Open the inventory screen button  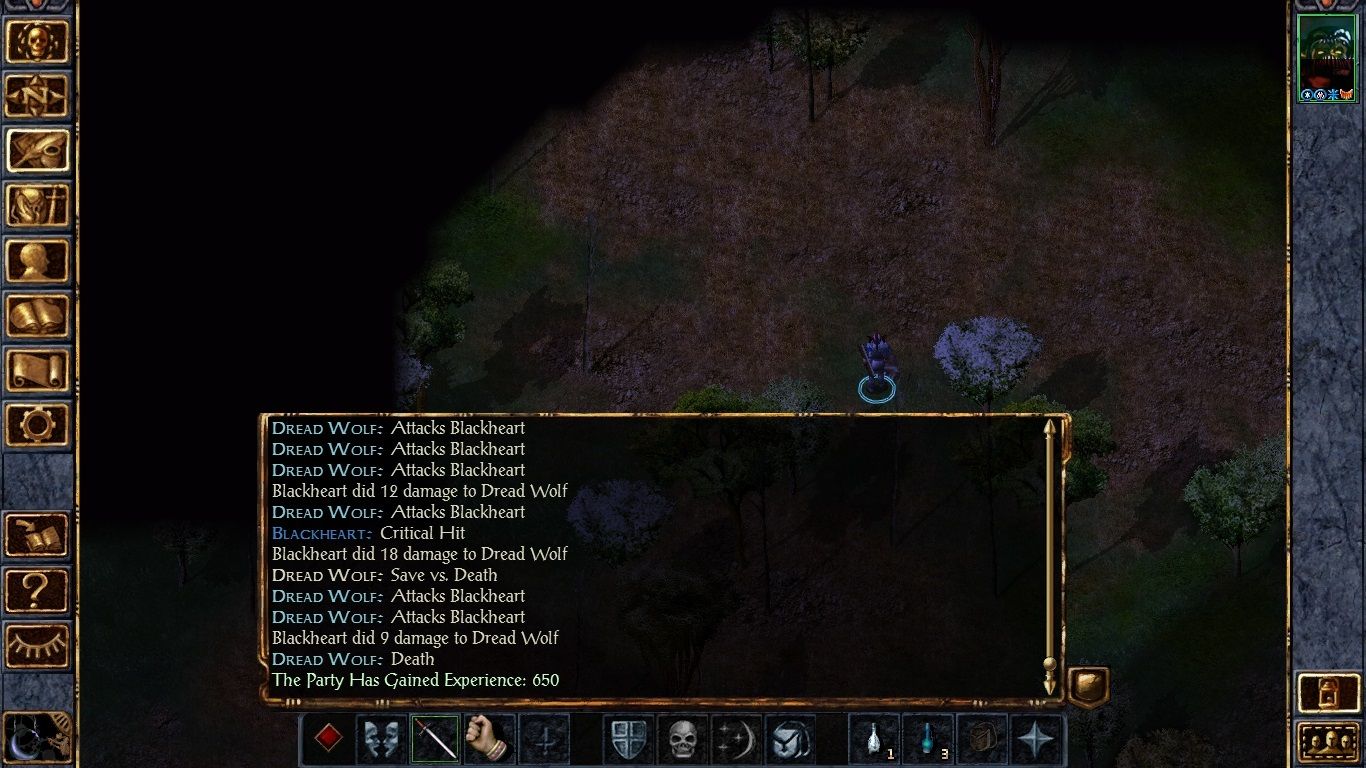click(x=38, y=206)
